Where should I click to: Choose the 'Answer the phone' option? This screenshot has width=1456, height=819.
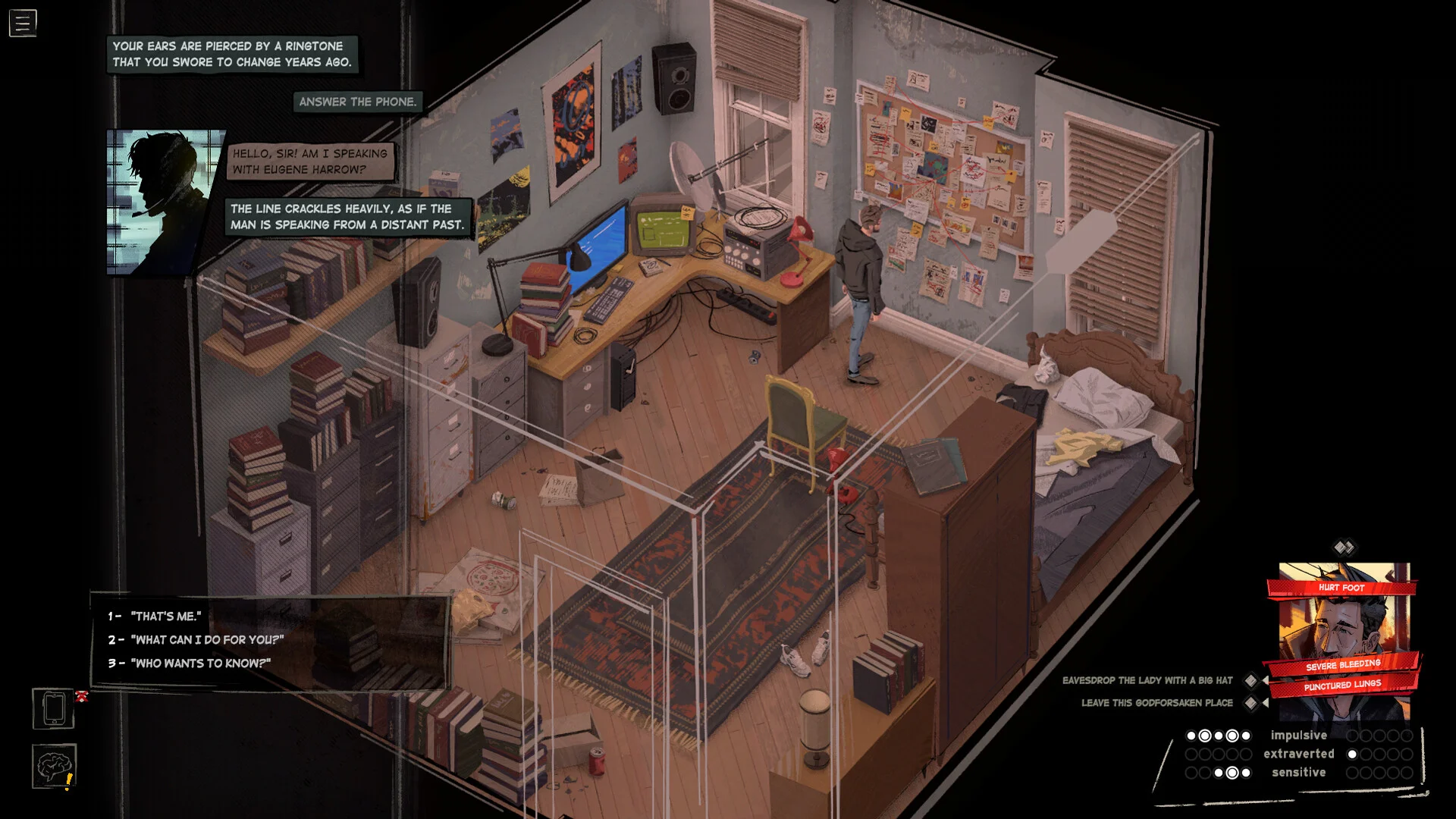click(x=357, y=102)
